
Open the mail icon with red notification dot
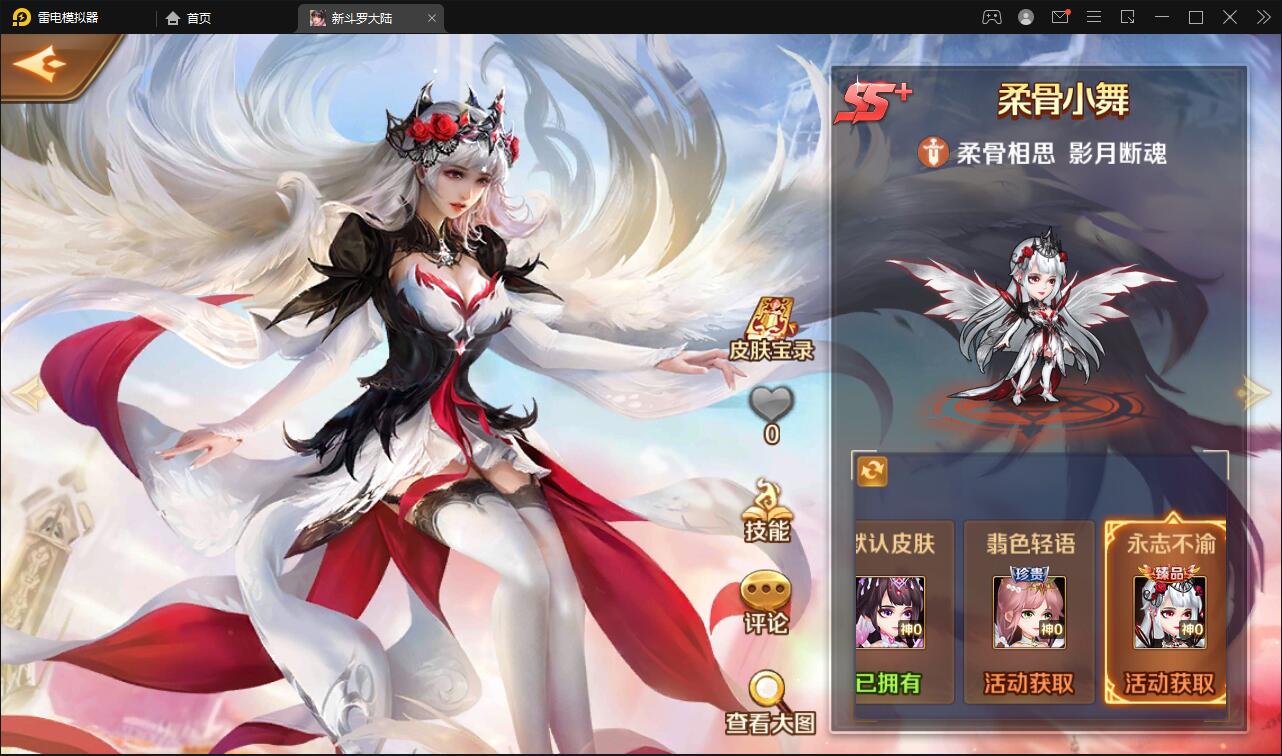click(x=1060, y=17)
